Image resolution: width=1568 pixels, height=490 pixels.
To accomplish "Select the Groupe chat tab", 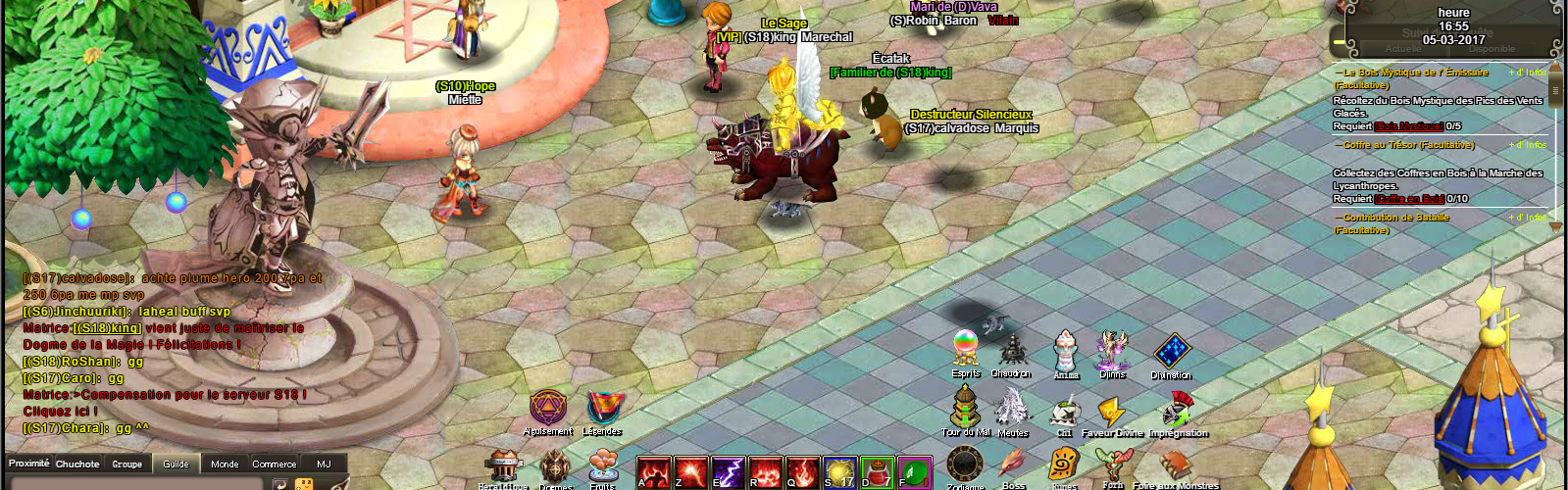I will click(x=127, y=464).
